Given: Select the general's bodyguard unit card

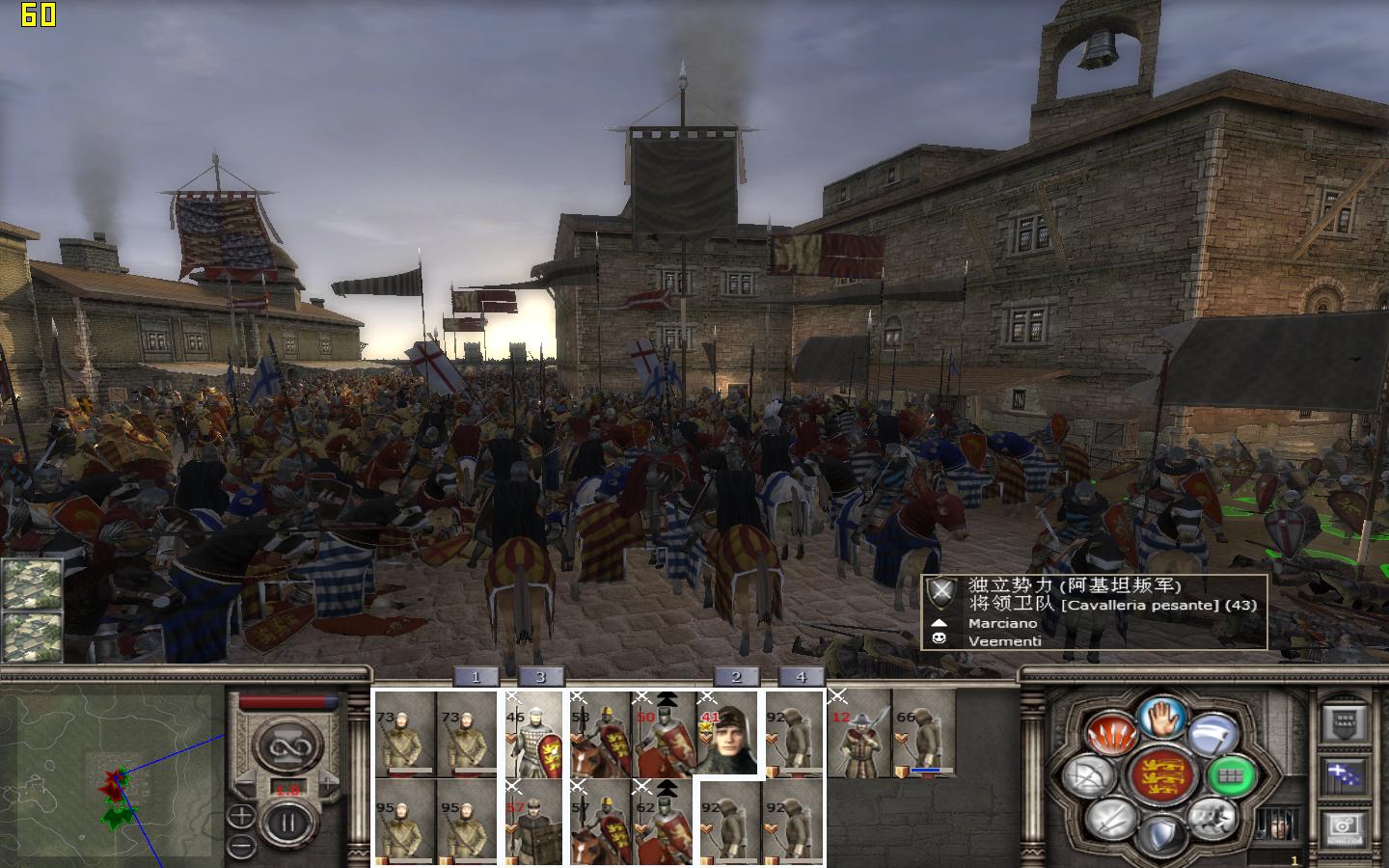Looking at the screenshot, I should point(728,735).
